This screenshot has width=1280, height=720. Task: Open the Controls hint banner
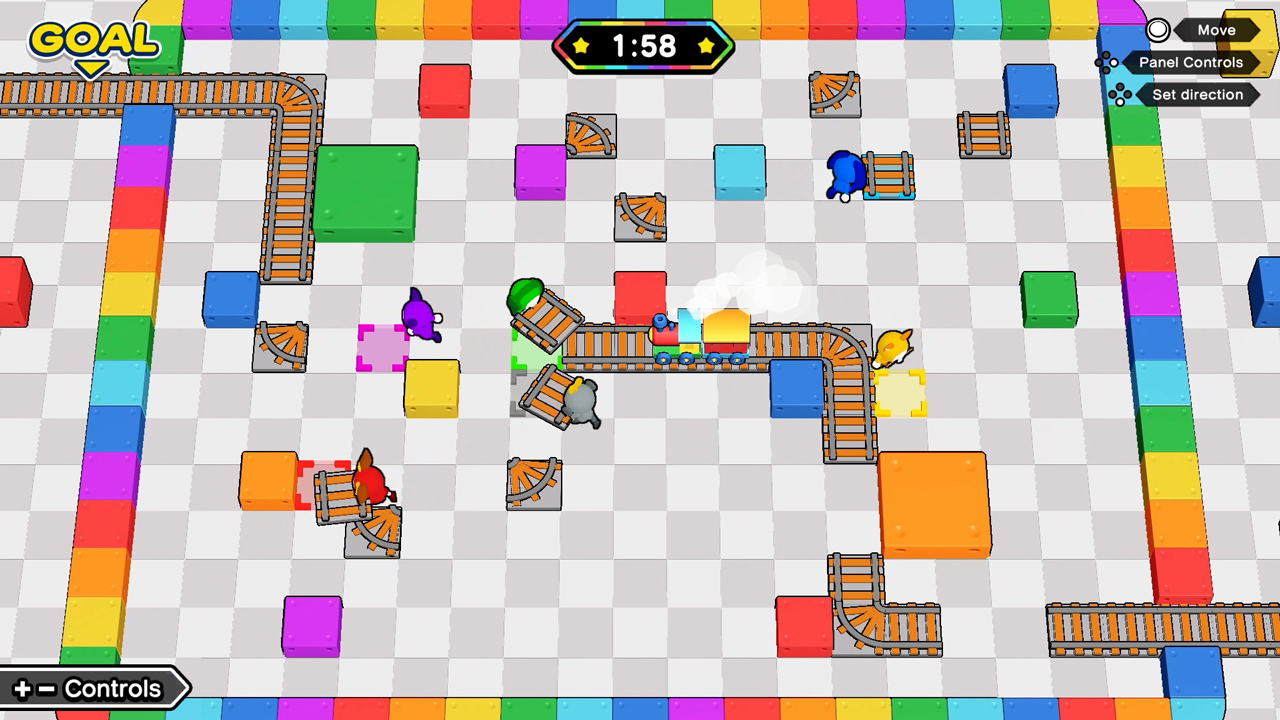[95, 688]
